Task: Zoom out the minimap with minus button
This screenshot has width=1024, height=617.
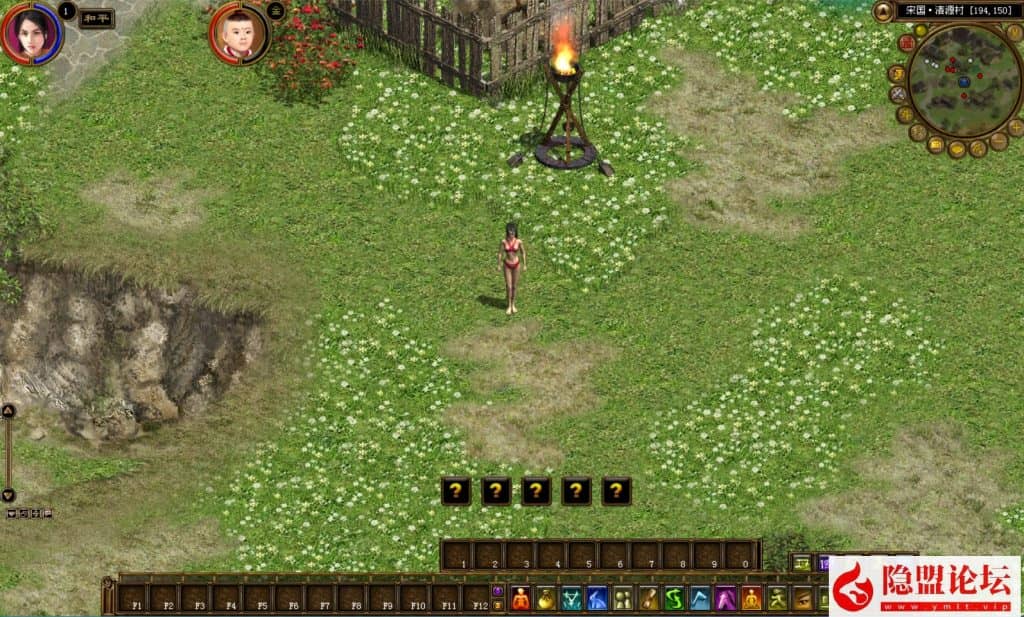Action: tap(998, 142)
